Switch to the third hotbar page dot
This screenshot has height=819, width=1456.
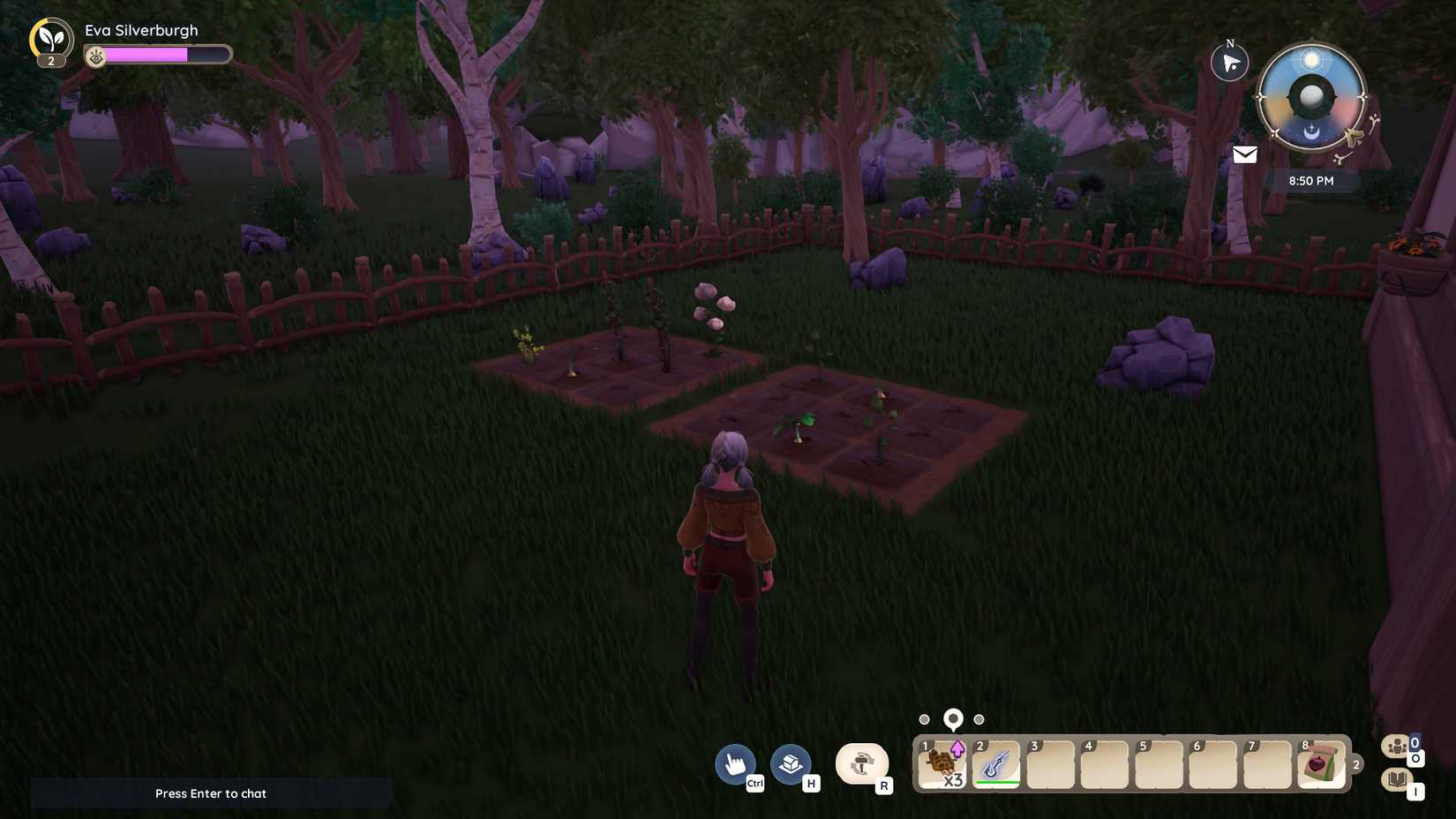pos(979,719)
